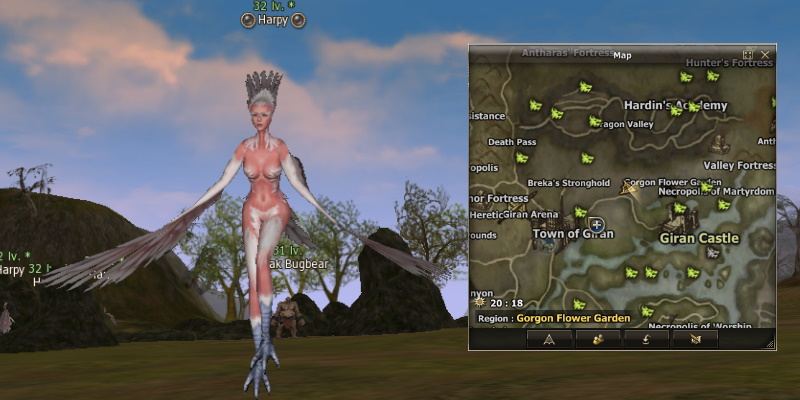Screen dimensions: 800x400
Task: Click the third button on the map's bottom toolbar
Action: [646, 339]
